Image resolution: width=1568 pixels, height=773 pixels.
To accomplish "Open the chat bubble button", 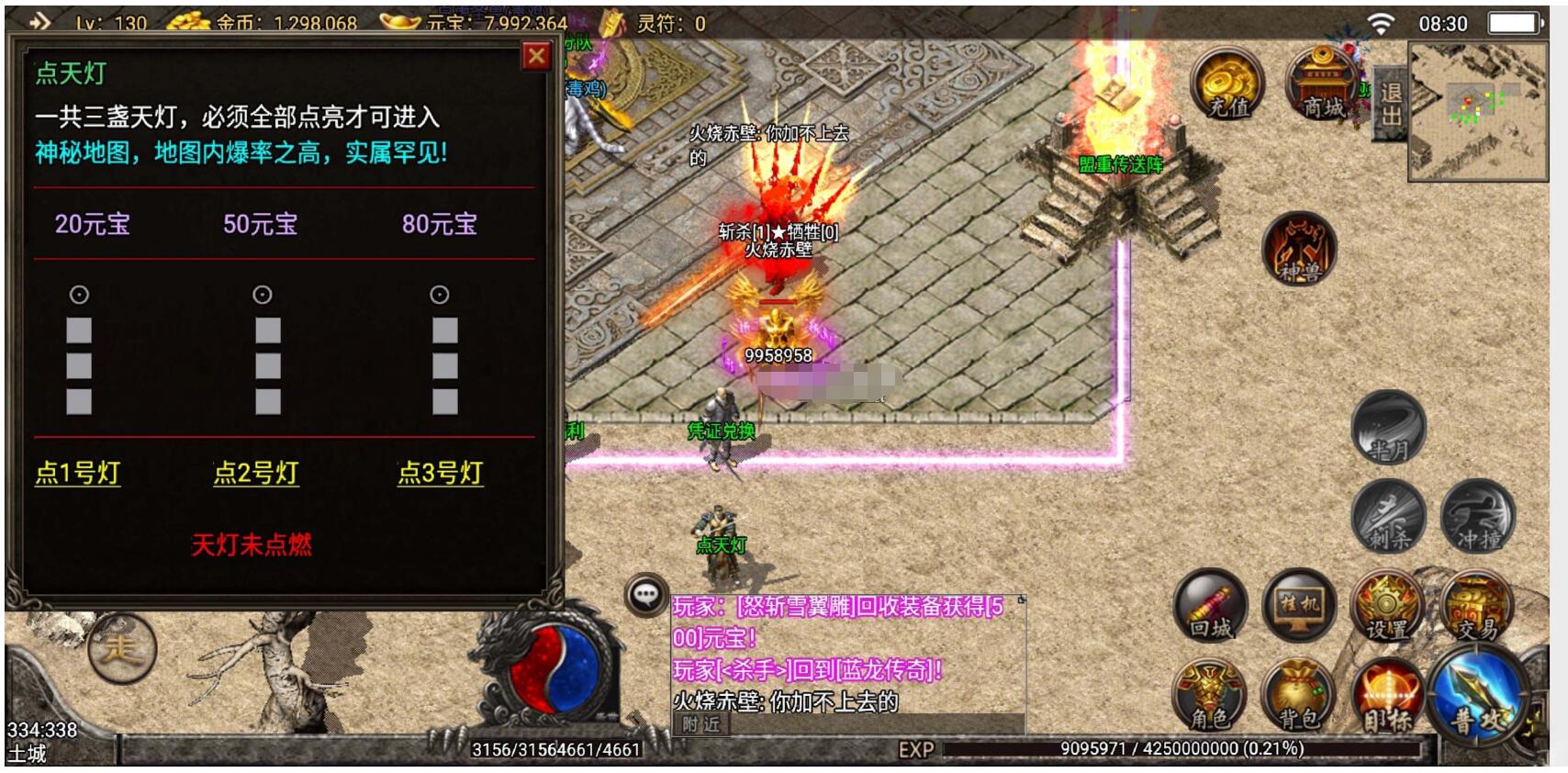I will click(x=645, y=596).
